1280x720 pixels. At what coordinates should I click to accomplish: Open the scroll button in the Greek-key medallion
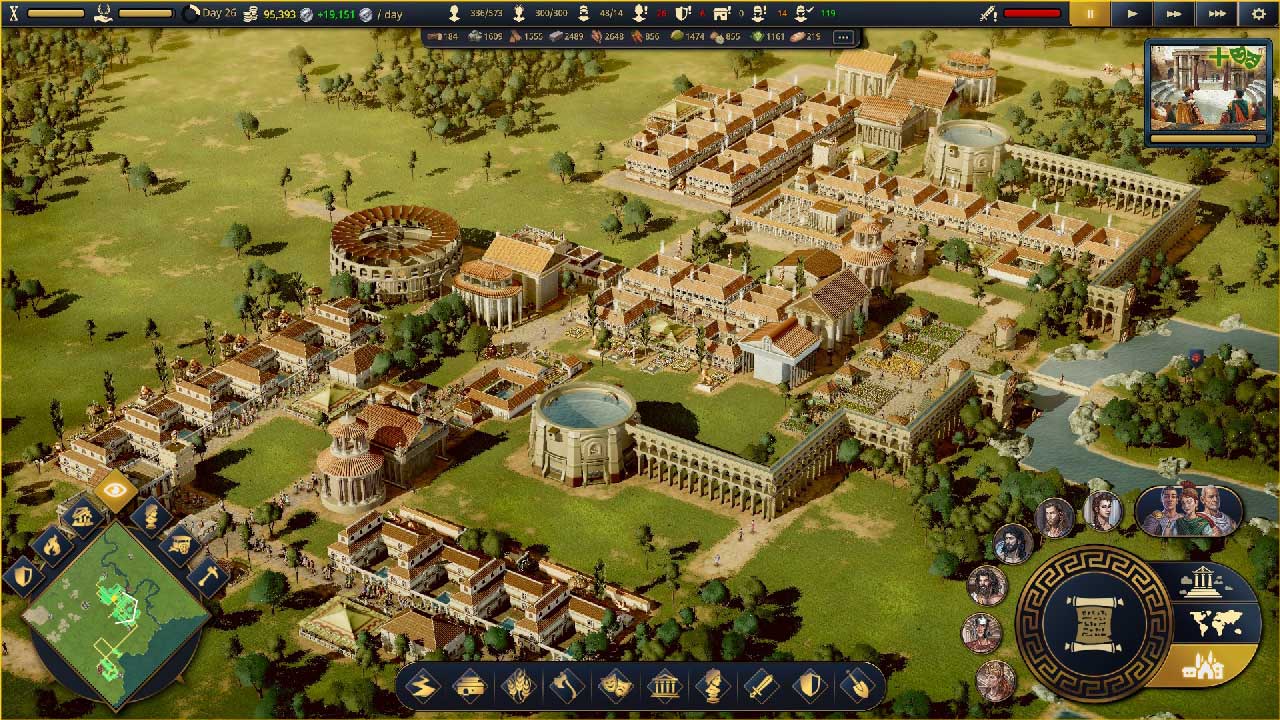[1093, 622]
